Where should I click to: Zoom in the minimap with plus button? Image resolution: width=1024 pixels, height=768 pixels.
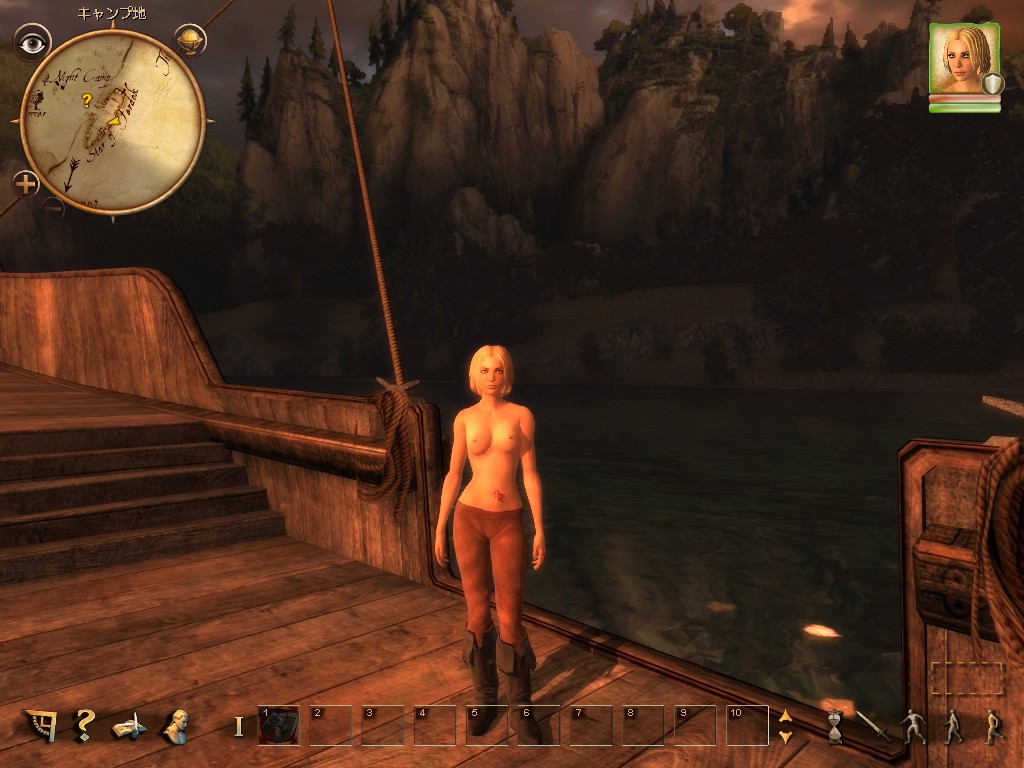tap(26, 183)
